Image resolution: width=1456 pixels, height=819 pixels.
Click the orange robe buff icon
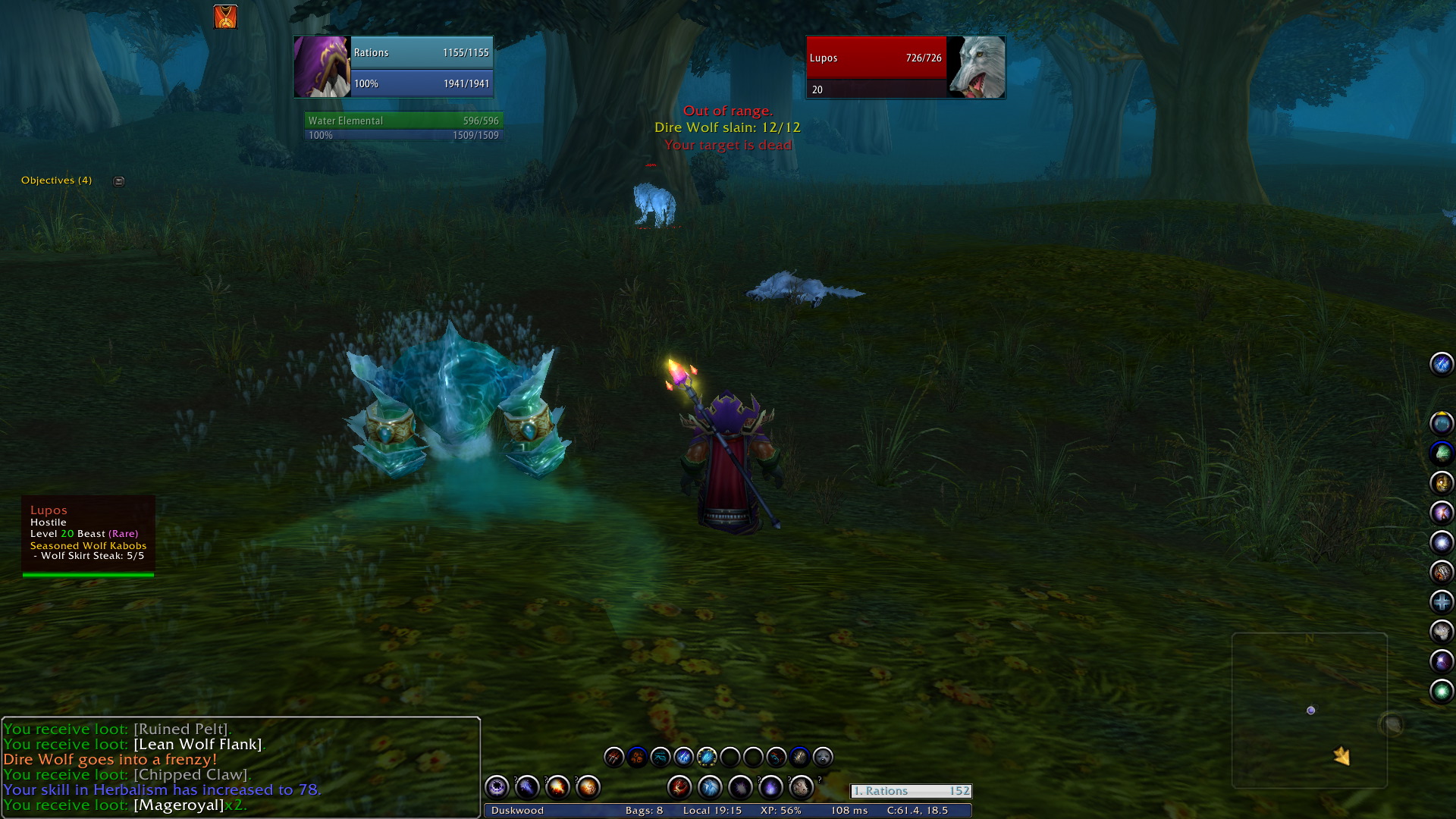coord(225,17)
